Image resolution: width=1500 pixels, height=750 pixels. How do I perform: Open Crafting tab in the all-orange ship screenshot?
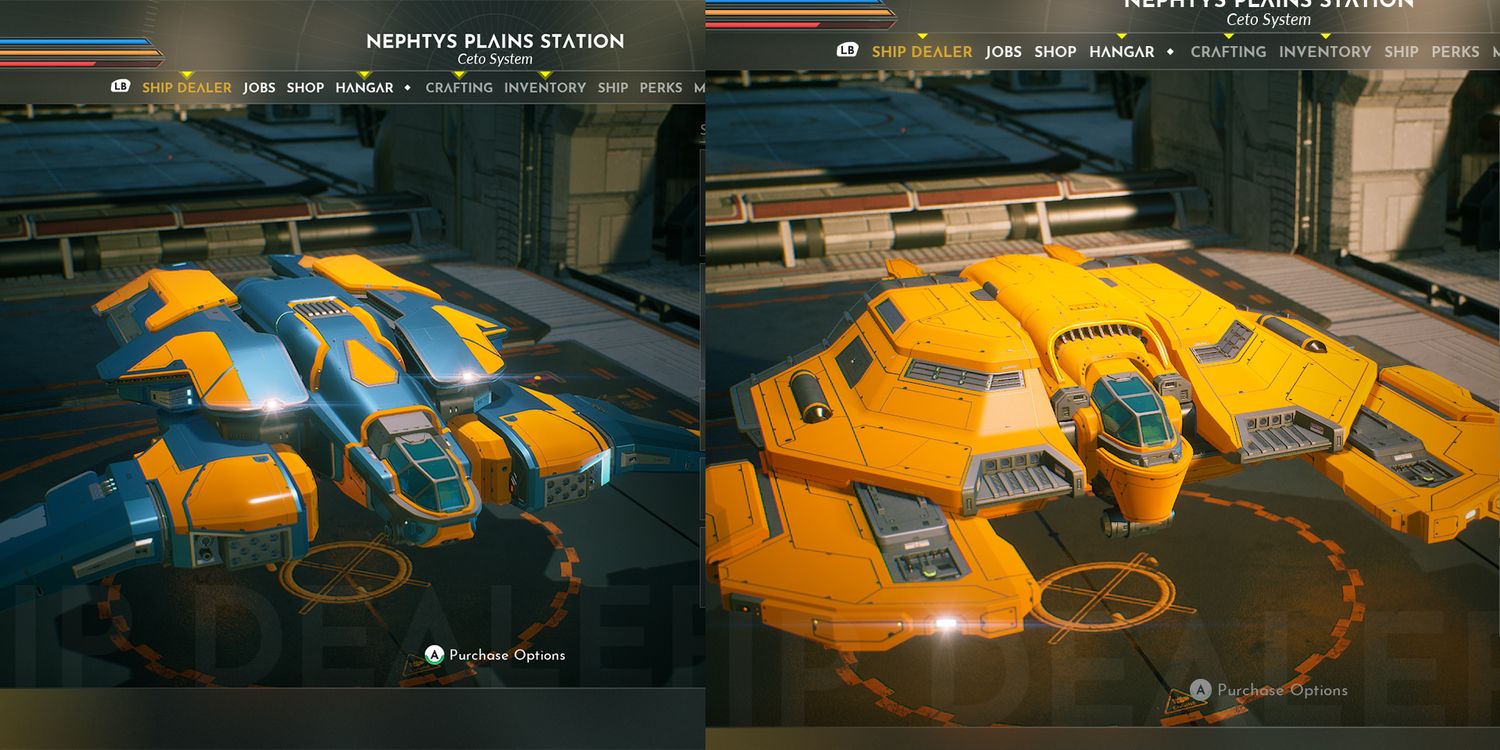[1228, 52]
